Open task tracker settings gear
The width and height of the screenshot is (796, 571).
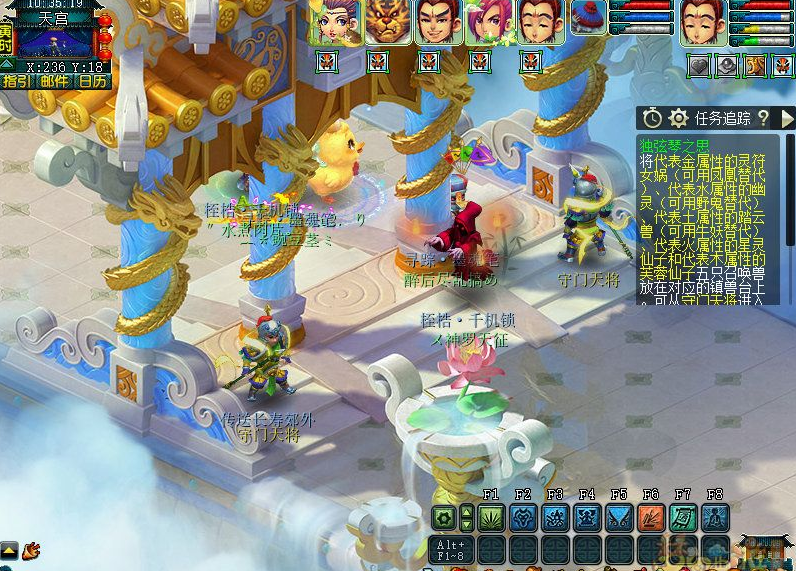679,118
